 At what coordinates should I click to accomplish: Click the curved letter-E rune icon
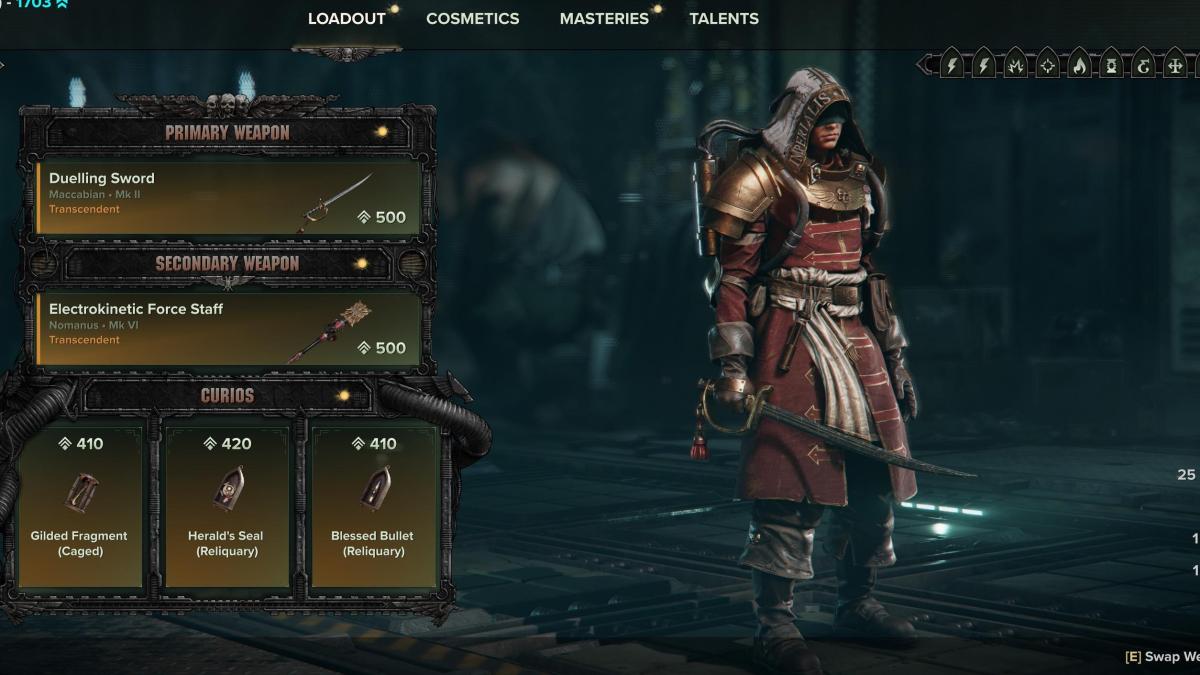pyautogui.click(x=1143, y=66)
